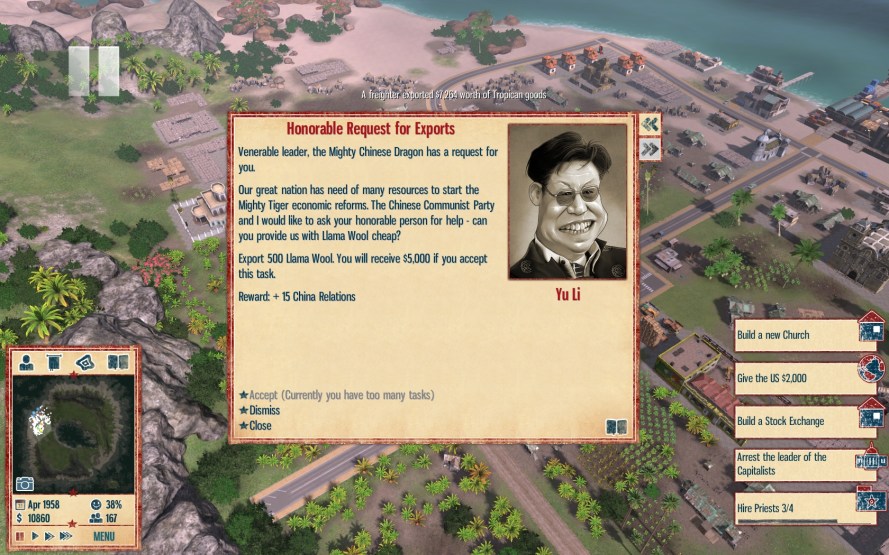Viewport: 889px width, 555px height.
Task: Open the almanac book icon in dialog corner
Action: 616,427
